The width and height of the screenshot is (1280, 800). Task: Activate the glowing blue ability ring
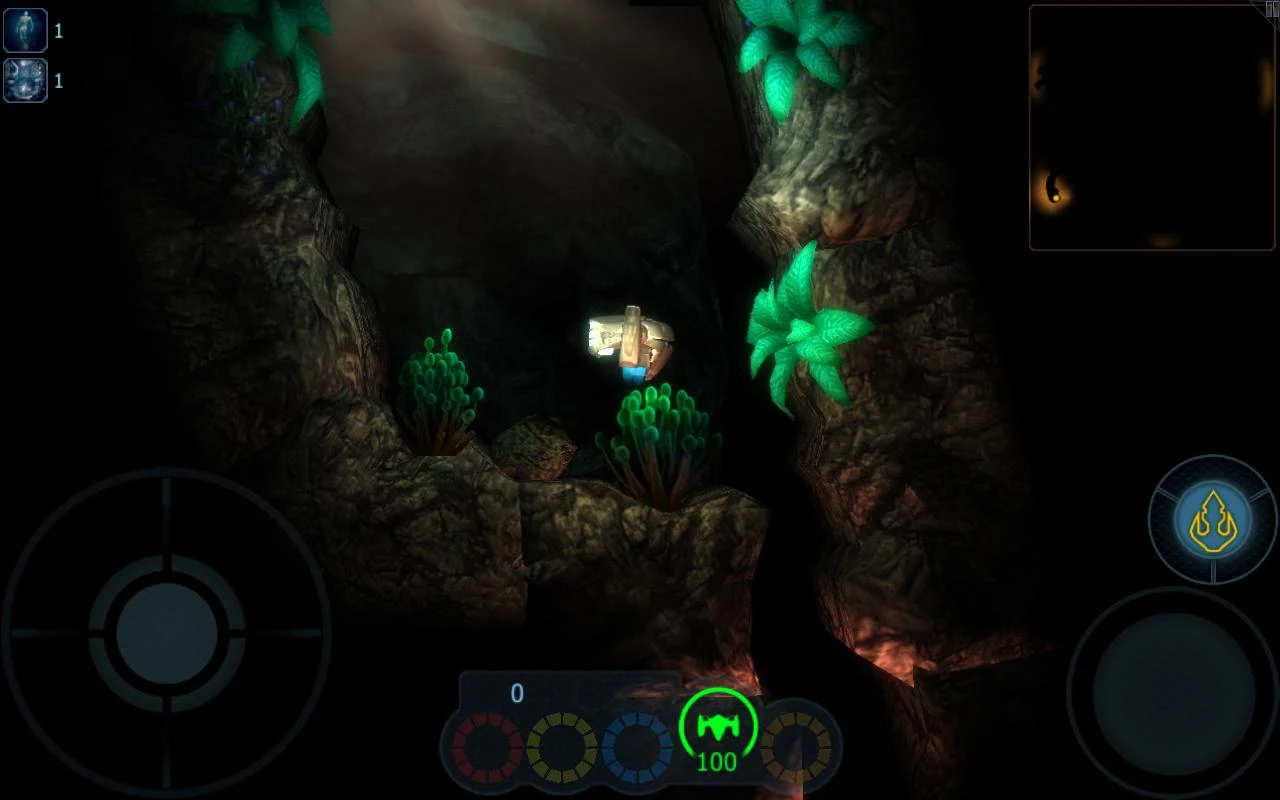click(1211, 518)
